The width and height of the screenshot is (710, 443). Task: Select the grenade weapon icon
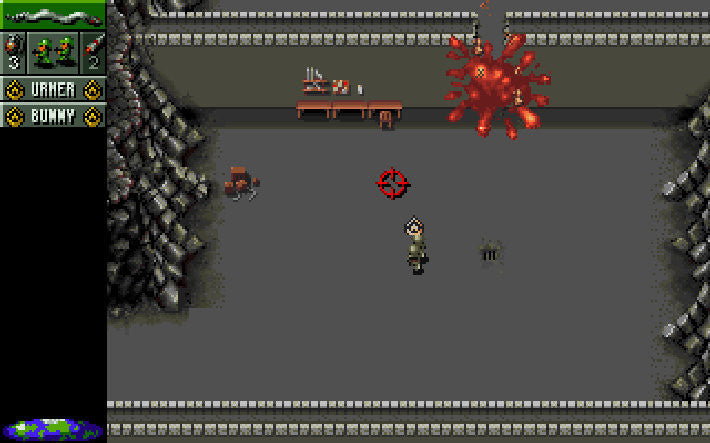coord(13,52)
